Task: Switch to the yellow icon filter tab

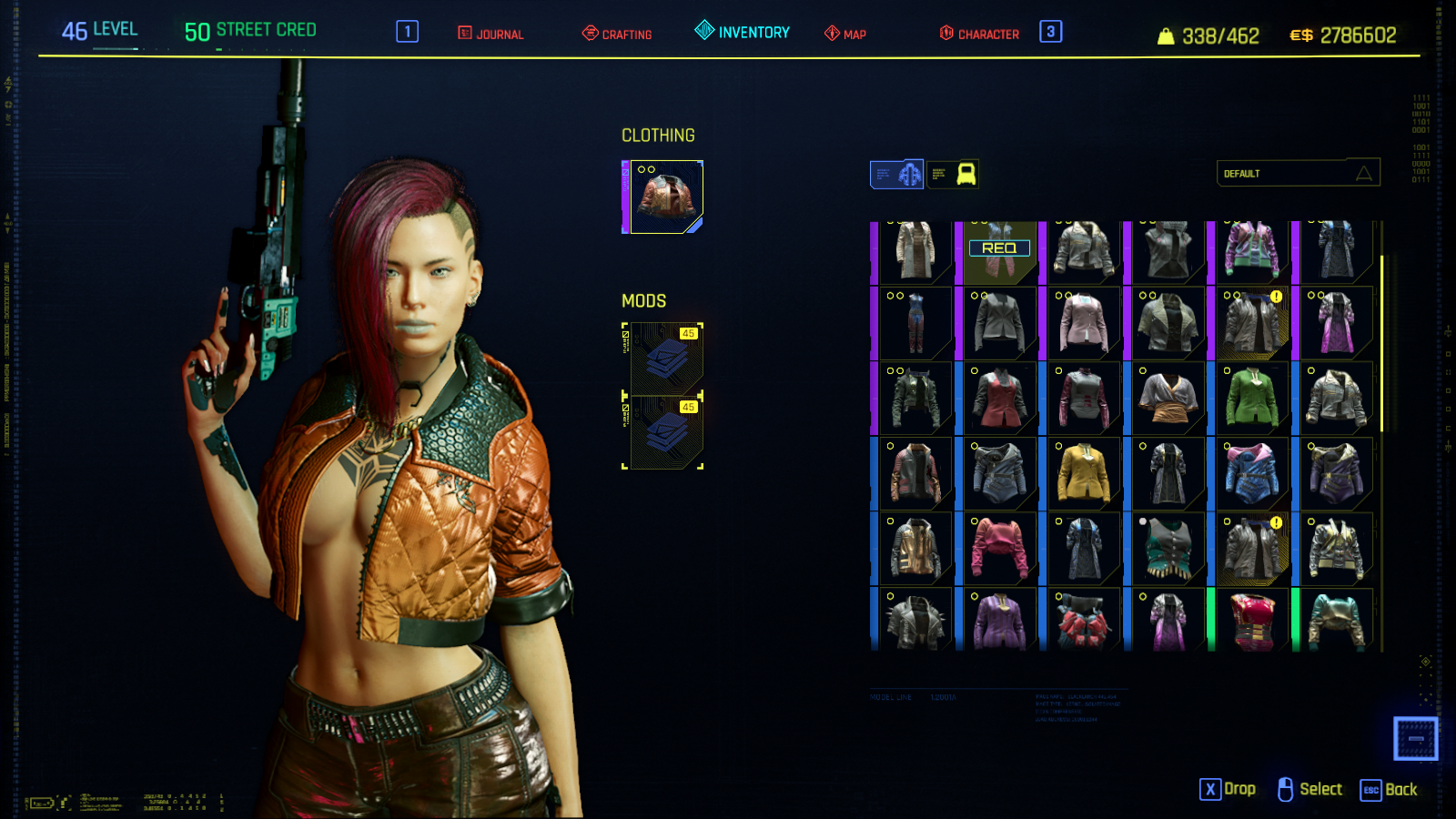Action: (954, 174)
